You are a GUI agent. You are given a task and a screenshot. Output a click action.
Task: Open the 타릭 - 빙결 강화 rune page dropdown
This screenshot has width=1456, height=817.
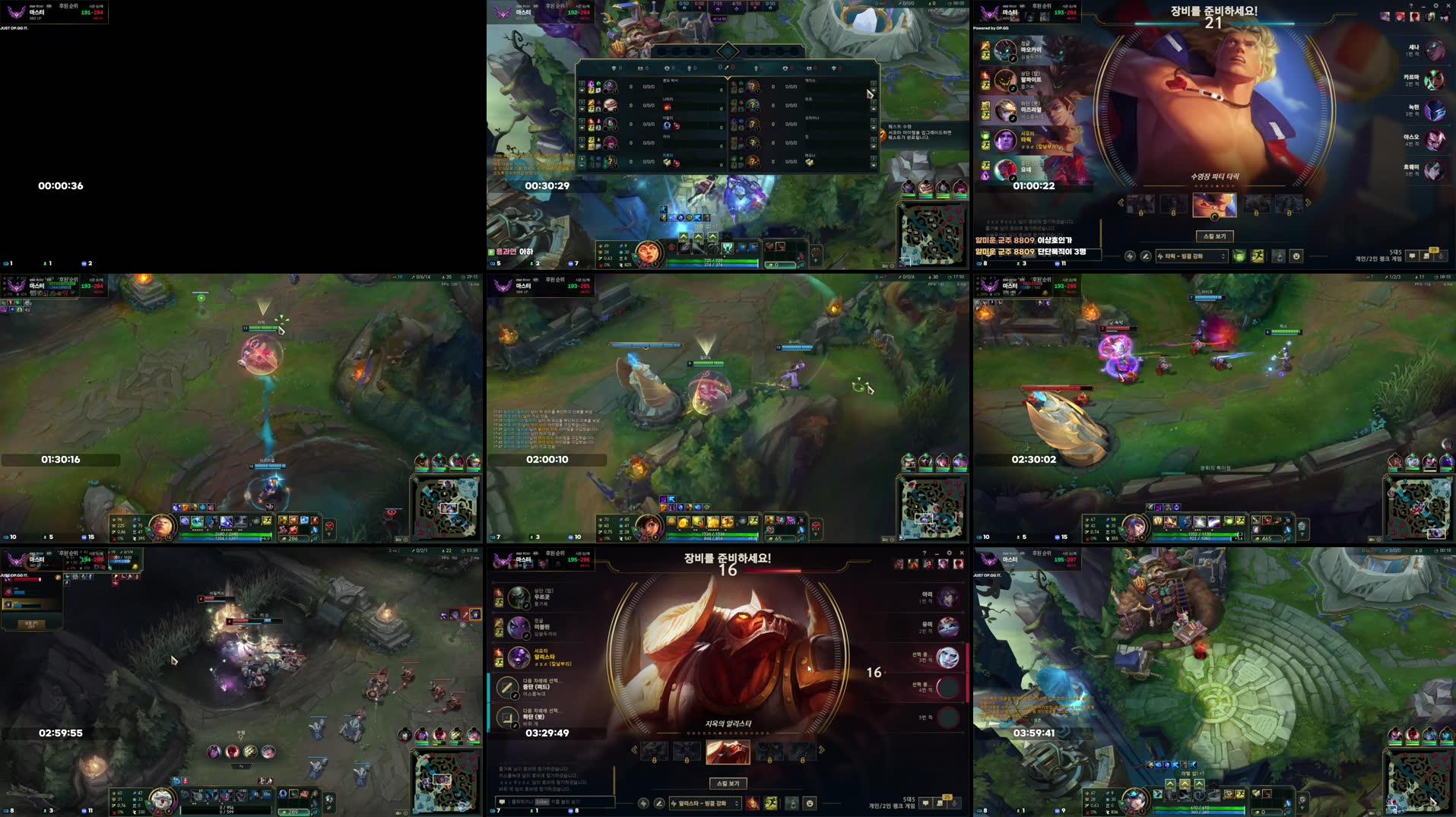coord(1191,256)
